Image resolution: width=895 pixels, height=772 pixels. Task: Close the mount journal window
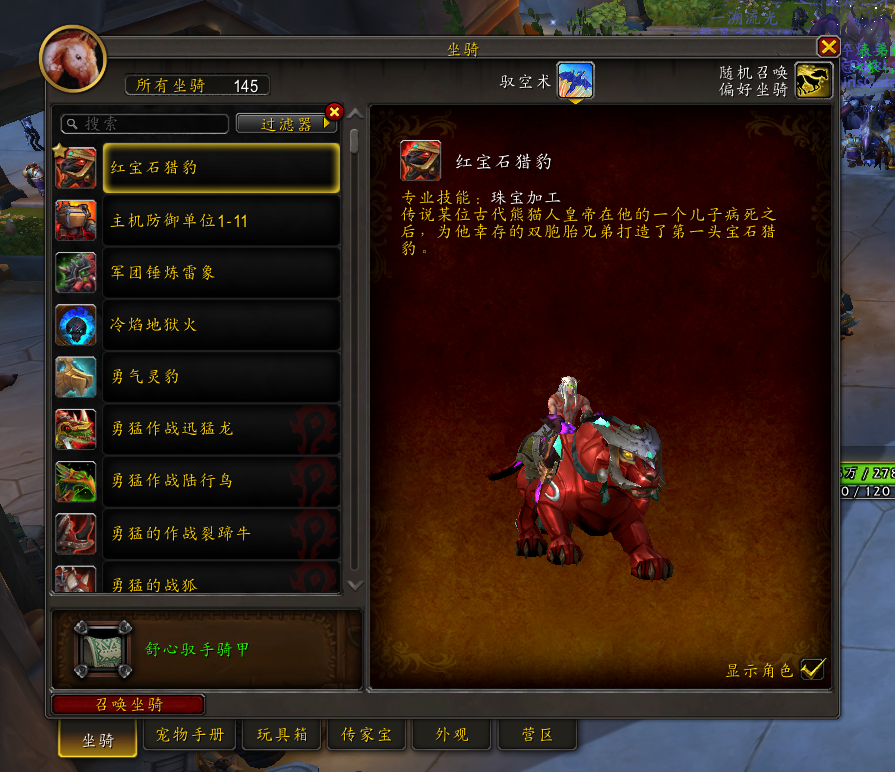(828, 47)
